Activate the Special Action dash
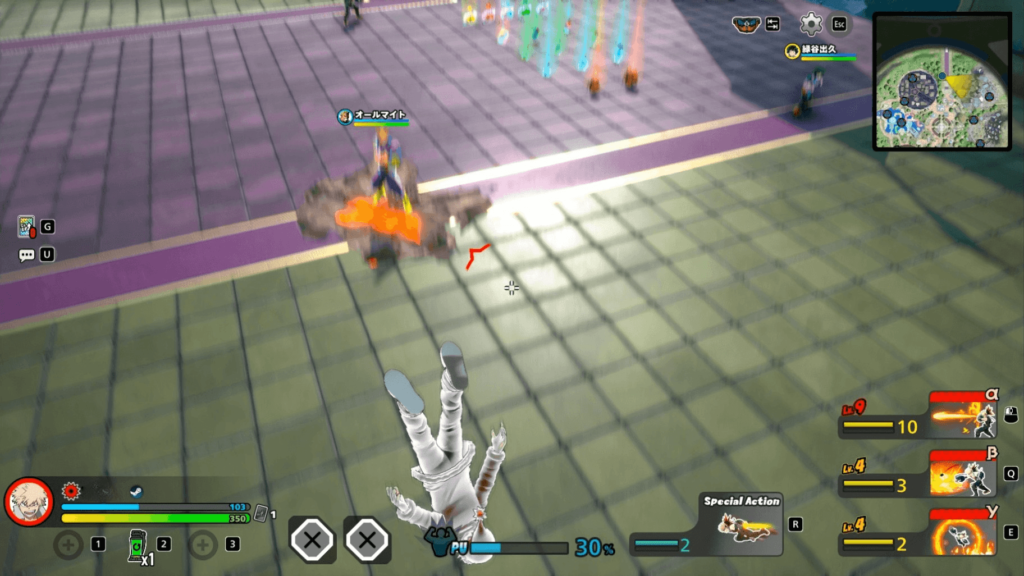This screenshot has height=576, width=1024. [x=741, y=526]
